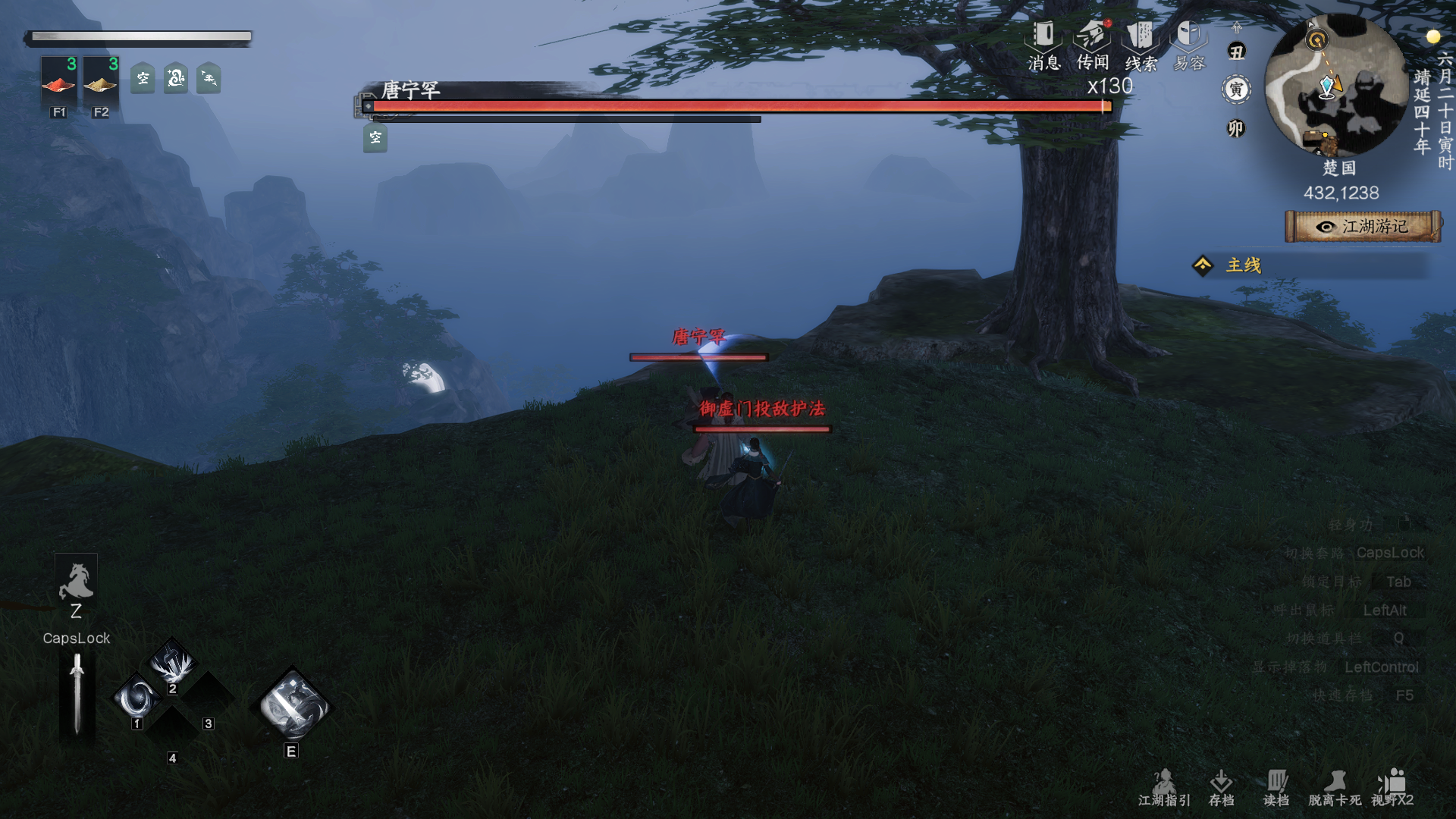Click the 脱离卡死 unstuck button
The width and height of the screenshot is (1456, 819).
(x=1334, y=787)
